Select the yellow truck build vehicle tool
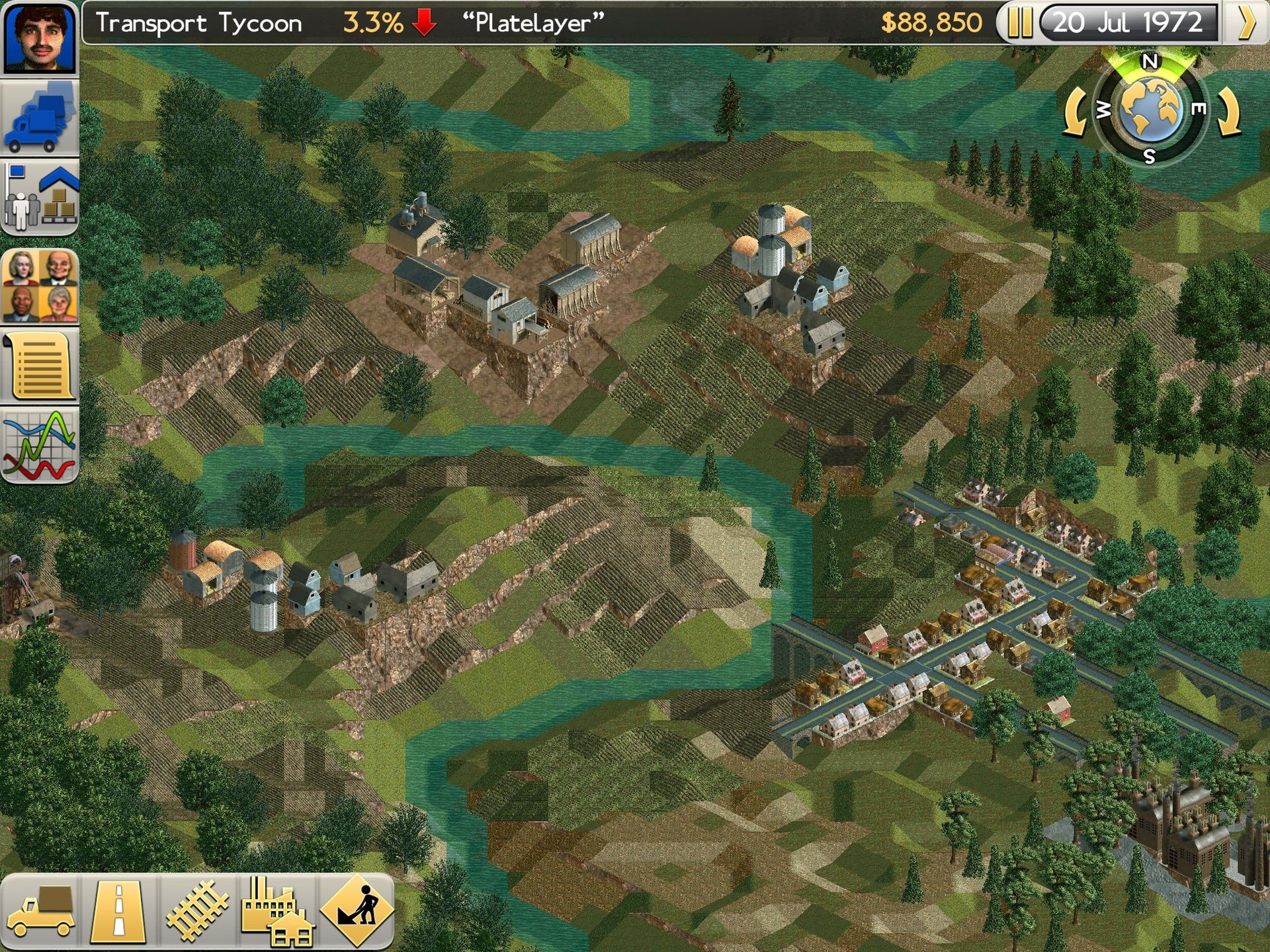Image resolution: width=1270 pixels, height=952 pixels. click(x=41, y=911)
